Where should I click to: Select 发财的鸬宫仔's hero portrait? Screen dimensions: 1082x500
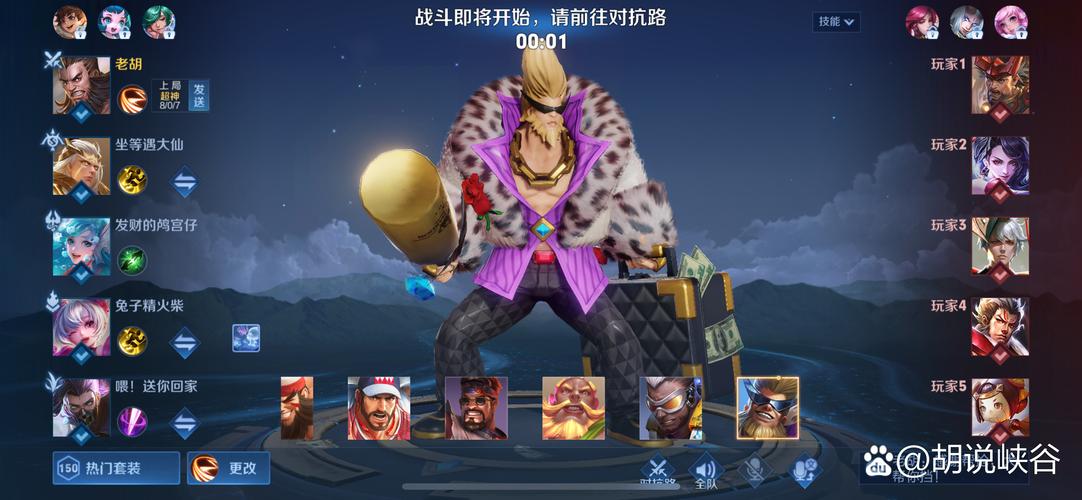coord(81,247)
